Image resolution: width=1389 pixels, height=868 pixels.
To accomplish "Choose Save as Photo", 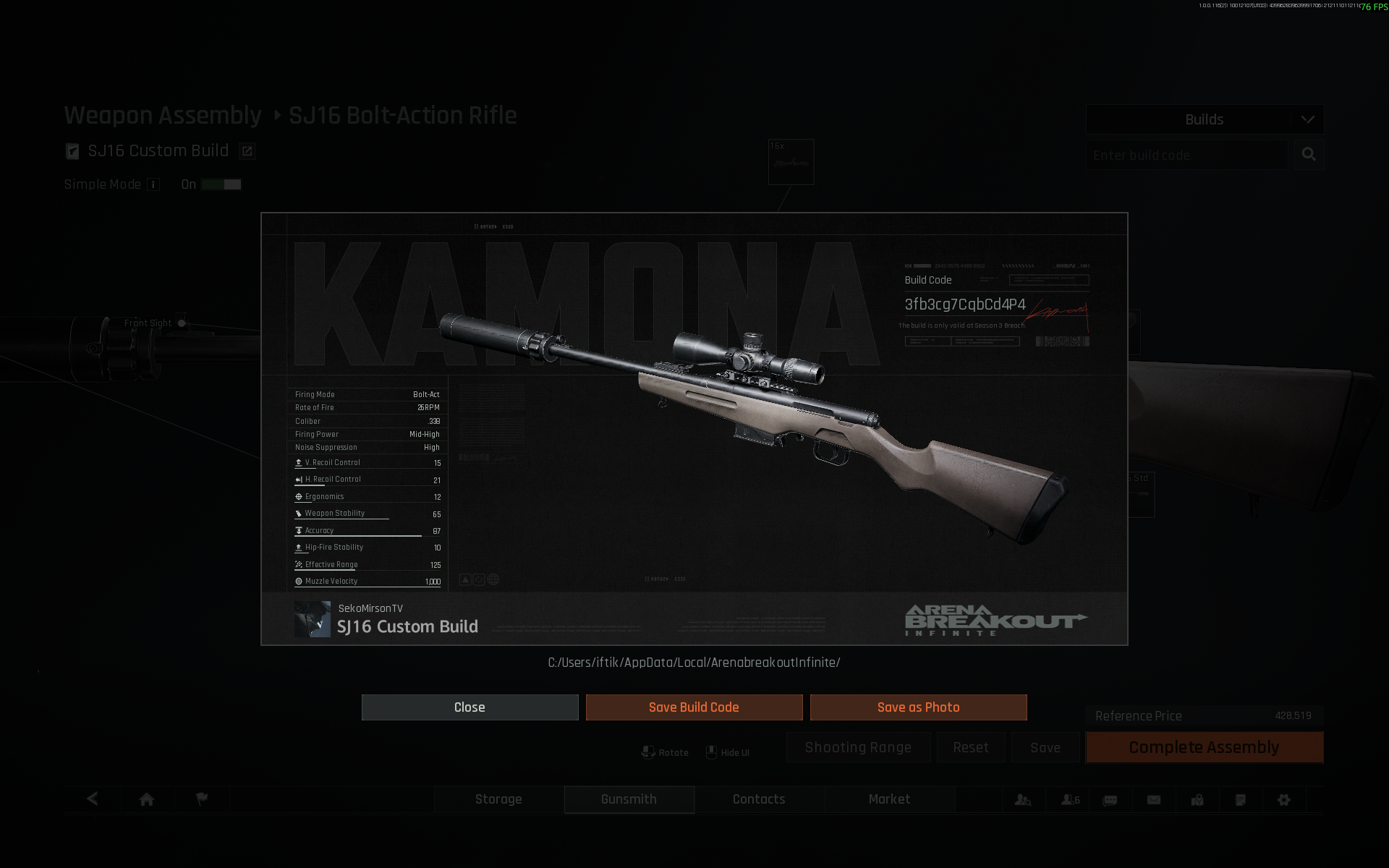I will coord(918,707).
